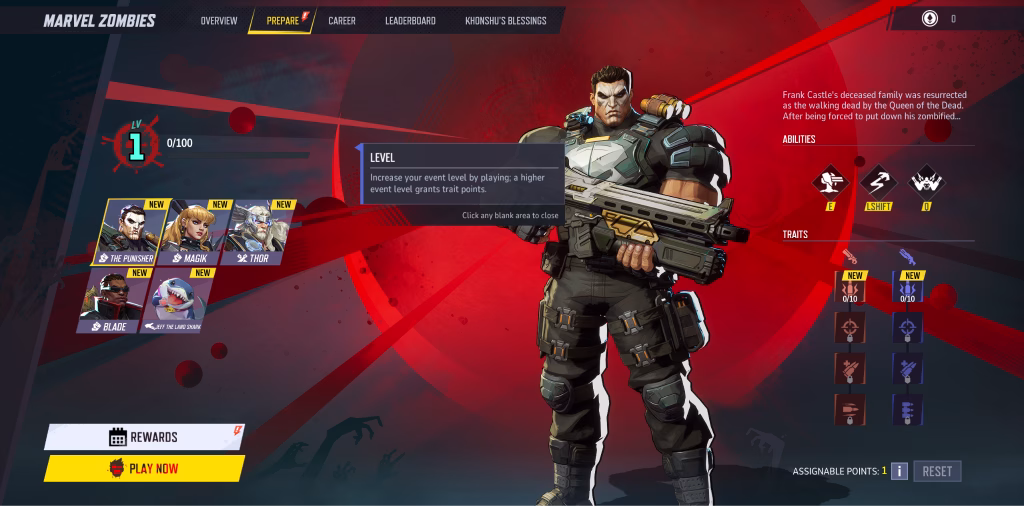Choose Jeff the Land Shark card

(179, 300)
